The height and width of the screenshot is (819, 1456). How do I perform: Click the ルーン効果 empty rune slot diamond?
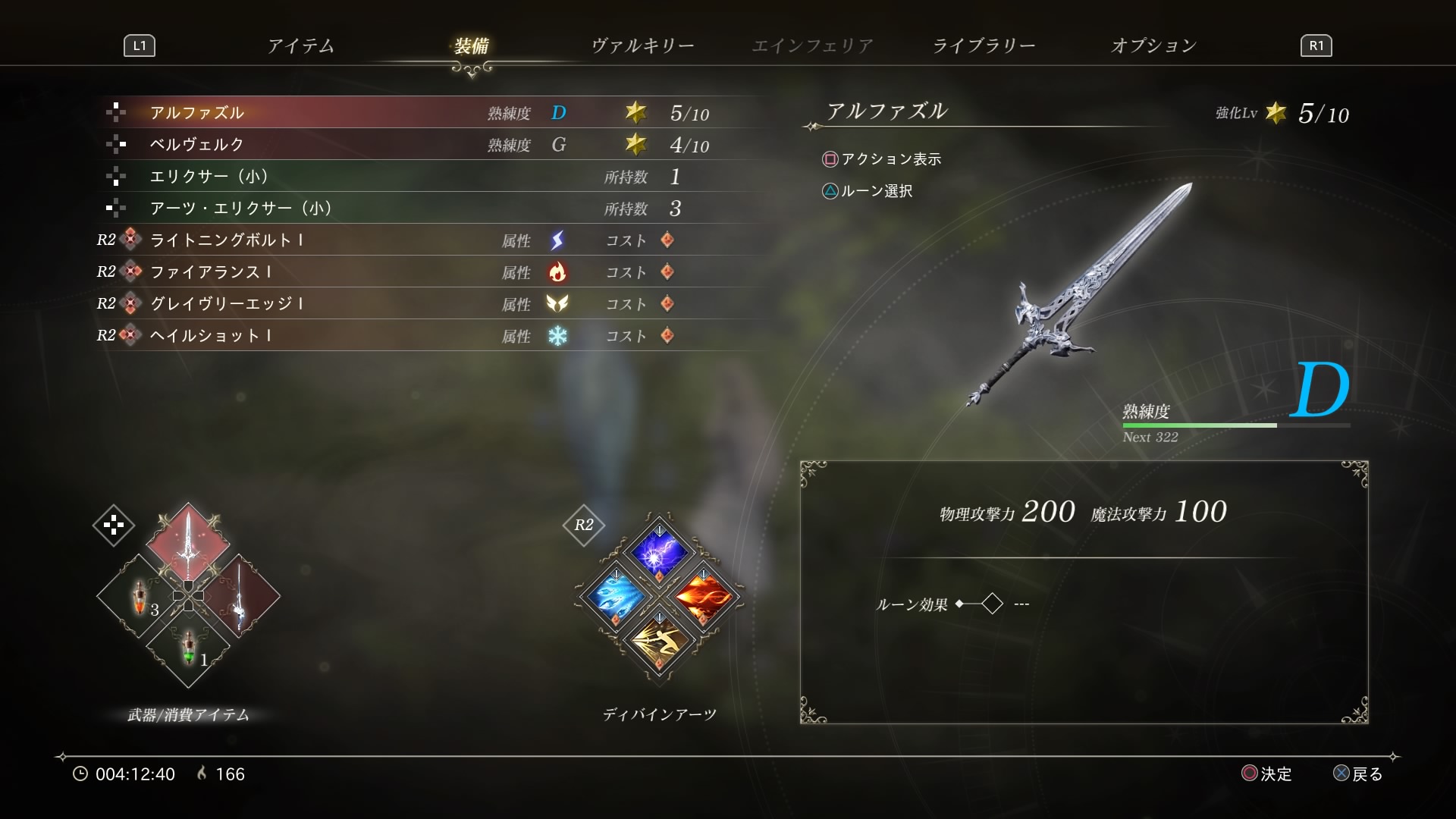[x=992, y=603]
